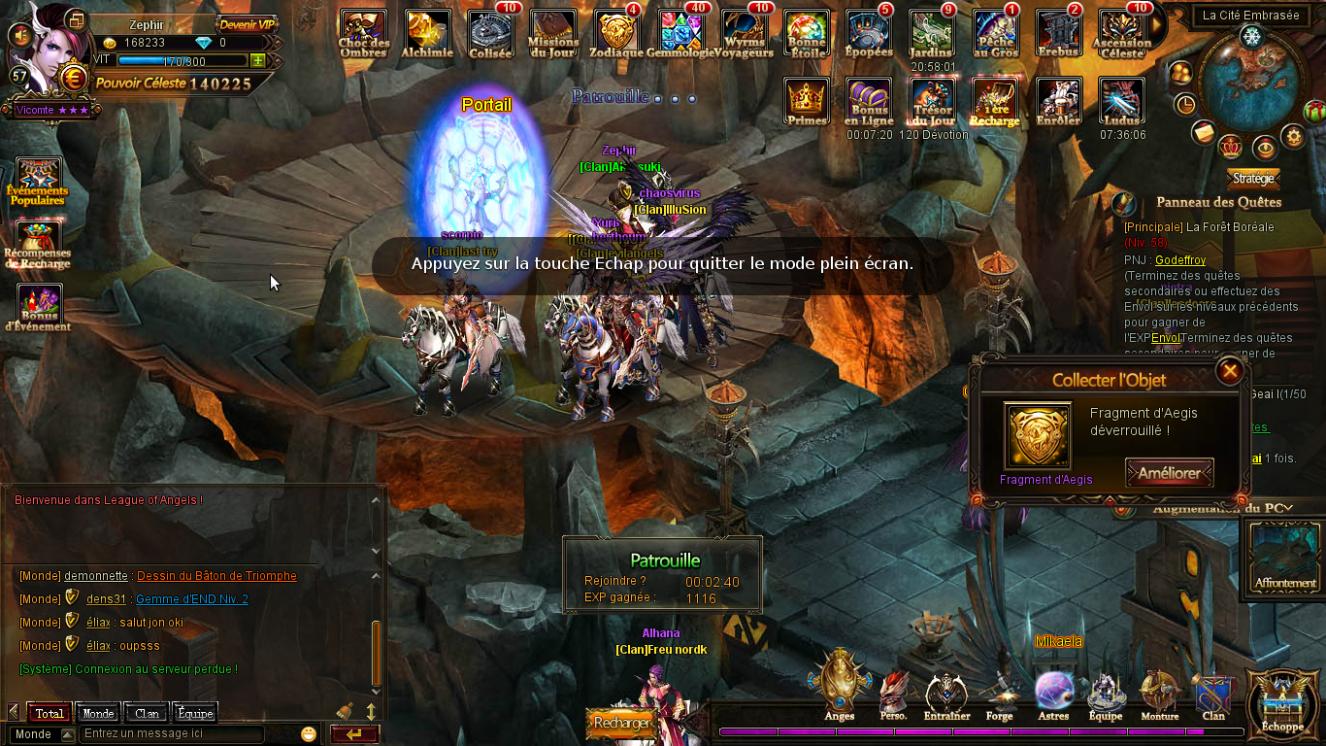
Task: Close the Collecter l'Objet popup
Action: [x=1230, y=372]
